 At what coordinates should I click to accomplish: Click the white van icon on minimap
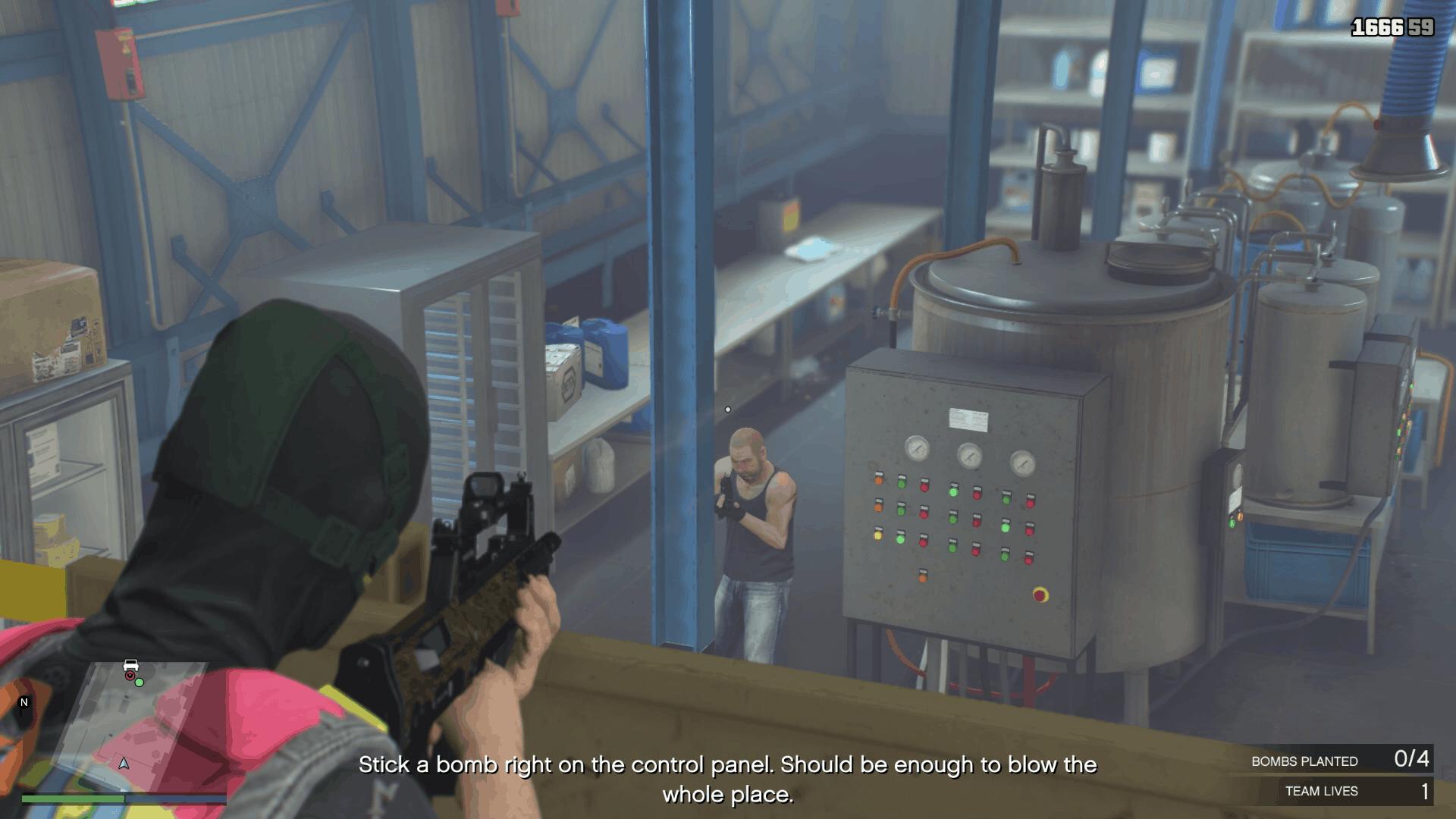pyautogui.click(x=132, y=666)
